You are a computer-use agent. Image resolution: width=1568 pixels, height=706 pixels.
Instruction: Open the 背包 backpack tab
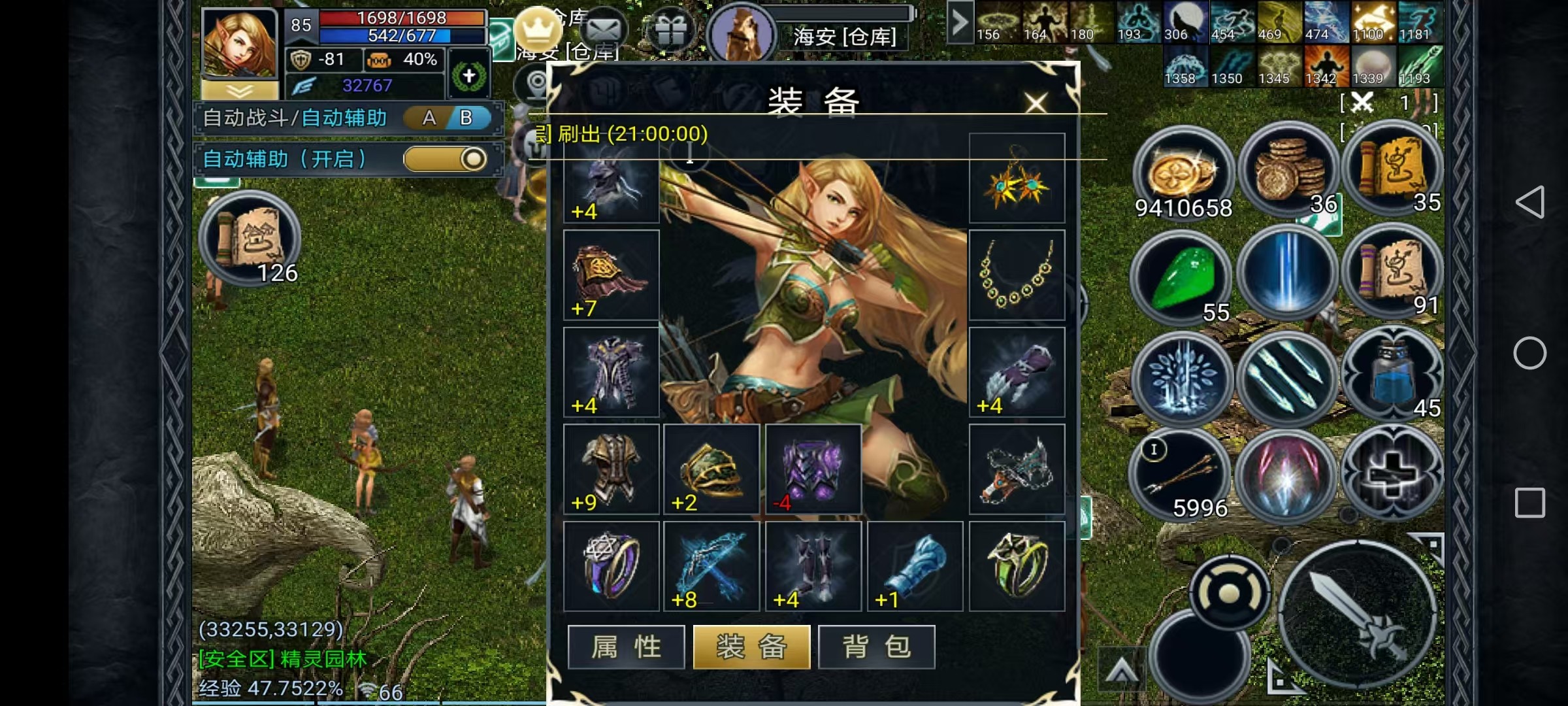tap(876, 647)
